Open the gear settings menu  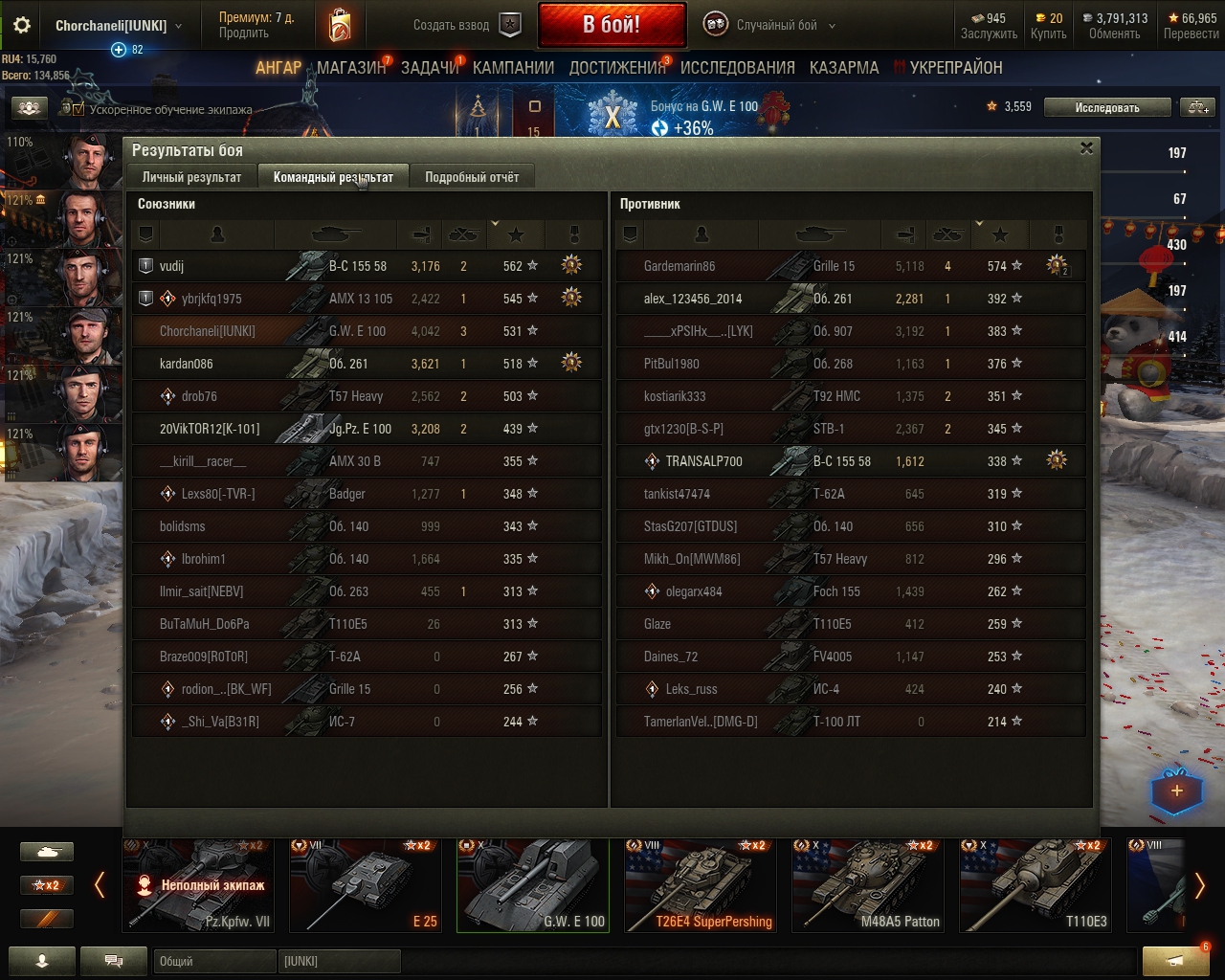point(22,26)
